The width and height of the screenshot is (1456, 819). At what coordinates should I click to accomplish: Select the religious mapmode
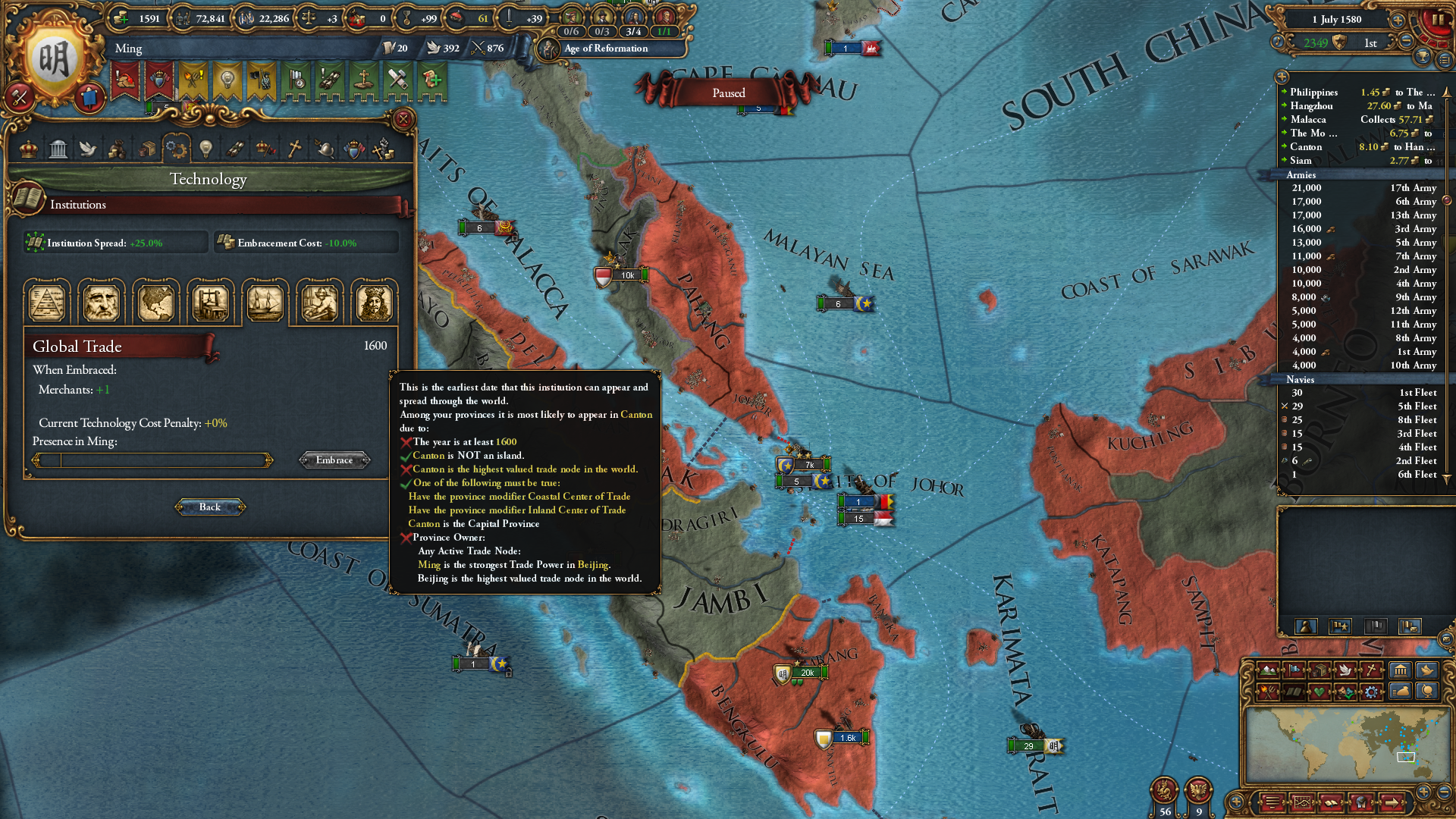(x=1371, y=670)
